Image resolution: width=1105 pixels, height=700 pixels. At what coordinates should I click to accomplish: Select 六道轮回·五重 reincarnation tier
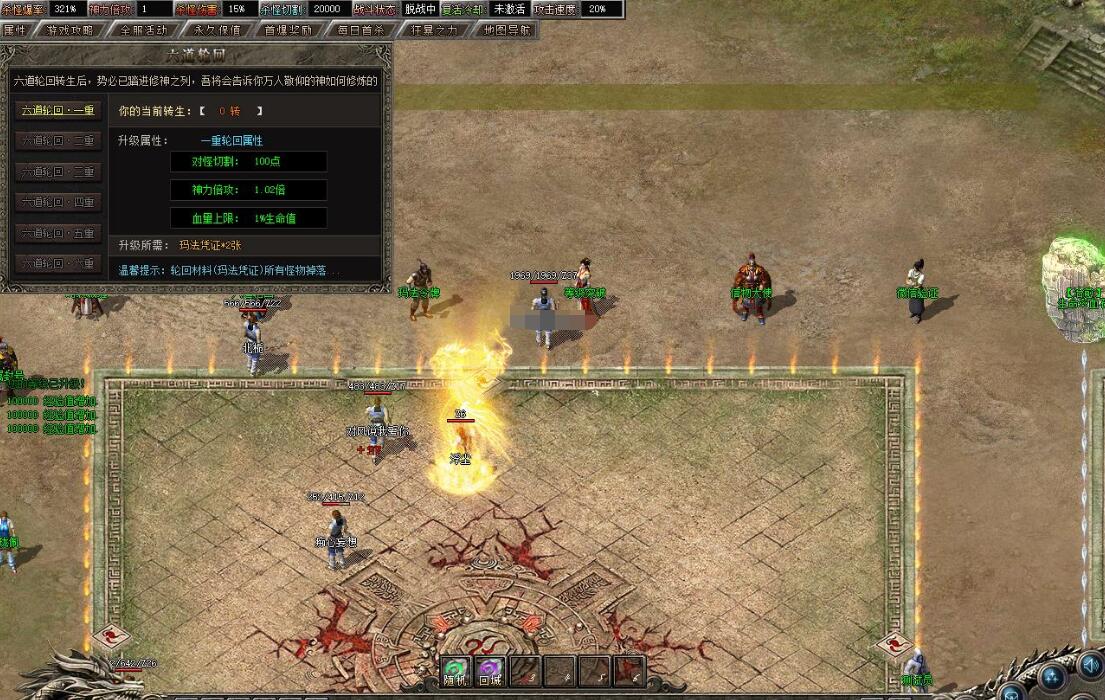pos(58,233)
